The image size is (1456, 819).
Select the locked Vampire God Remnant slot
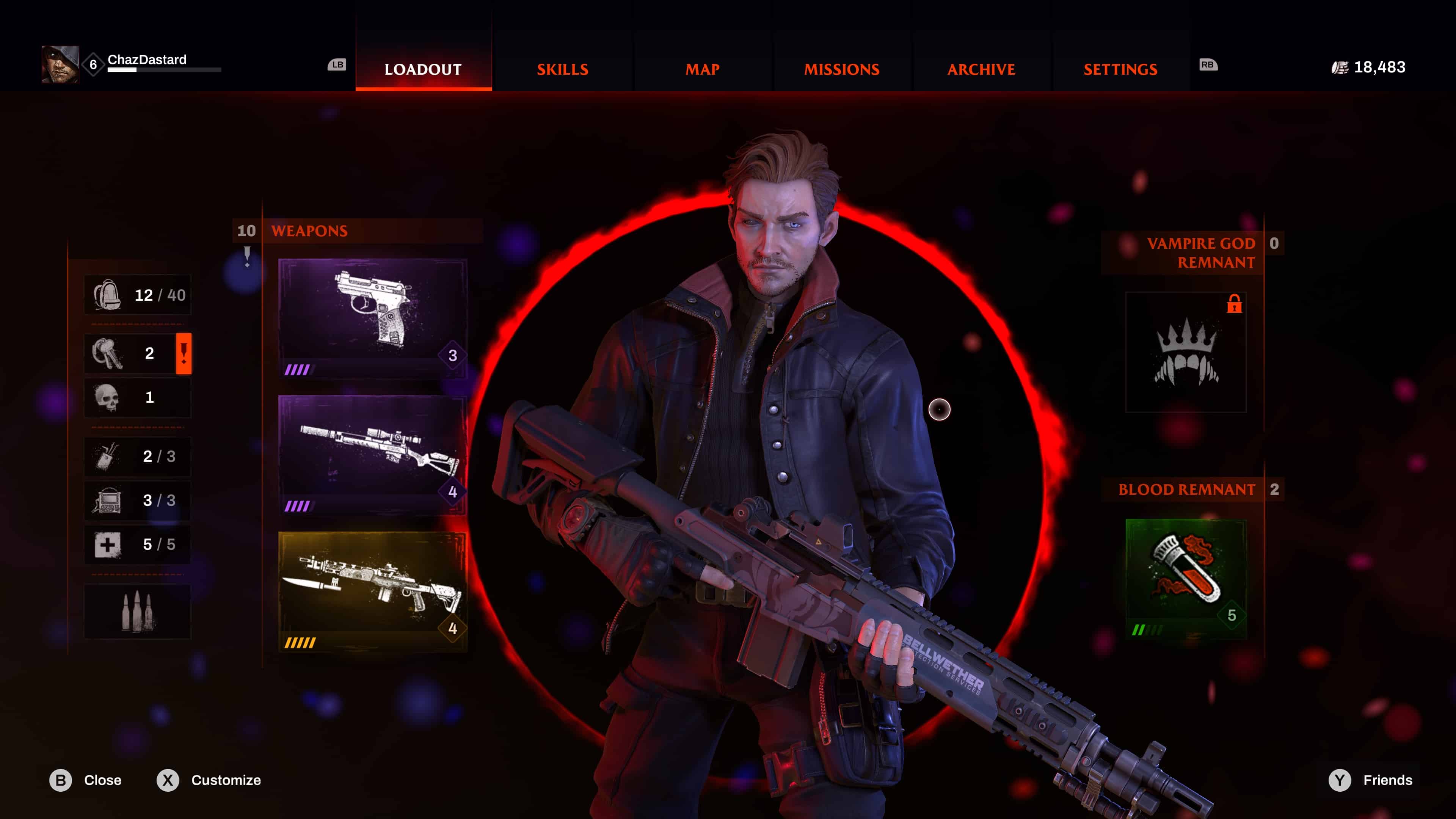tap(1185, 351)
